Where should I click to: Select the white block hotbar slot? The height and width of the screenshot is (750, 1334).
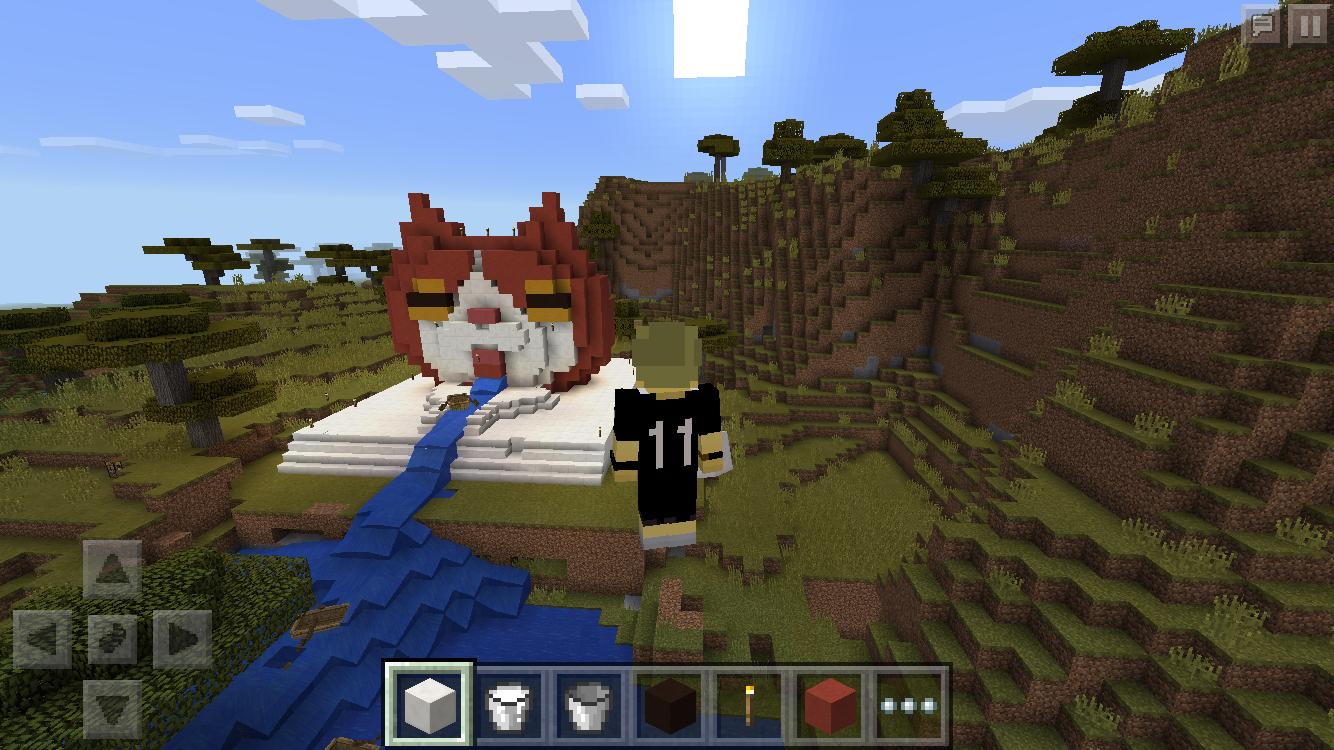click(429, 705)
